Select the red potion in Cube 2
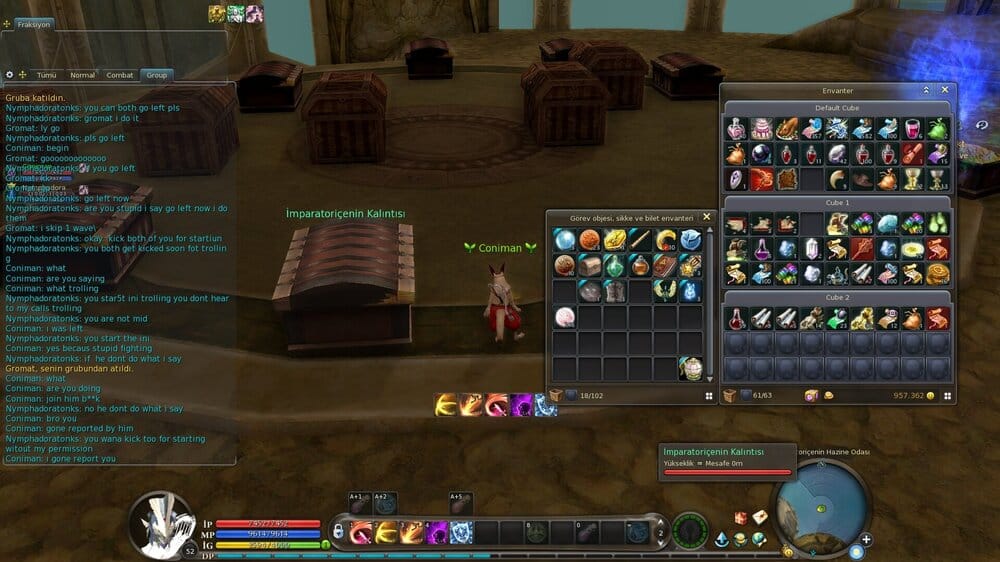The height and width of the screenshot is (562, 1000). click(737, 318)
